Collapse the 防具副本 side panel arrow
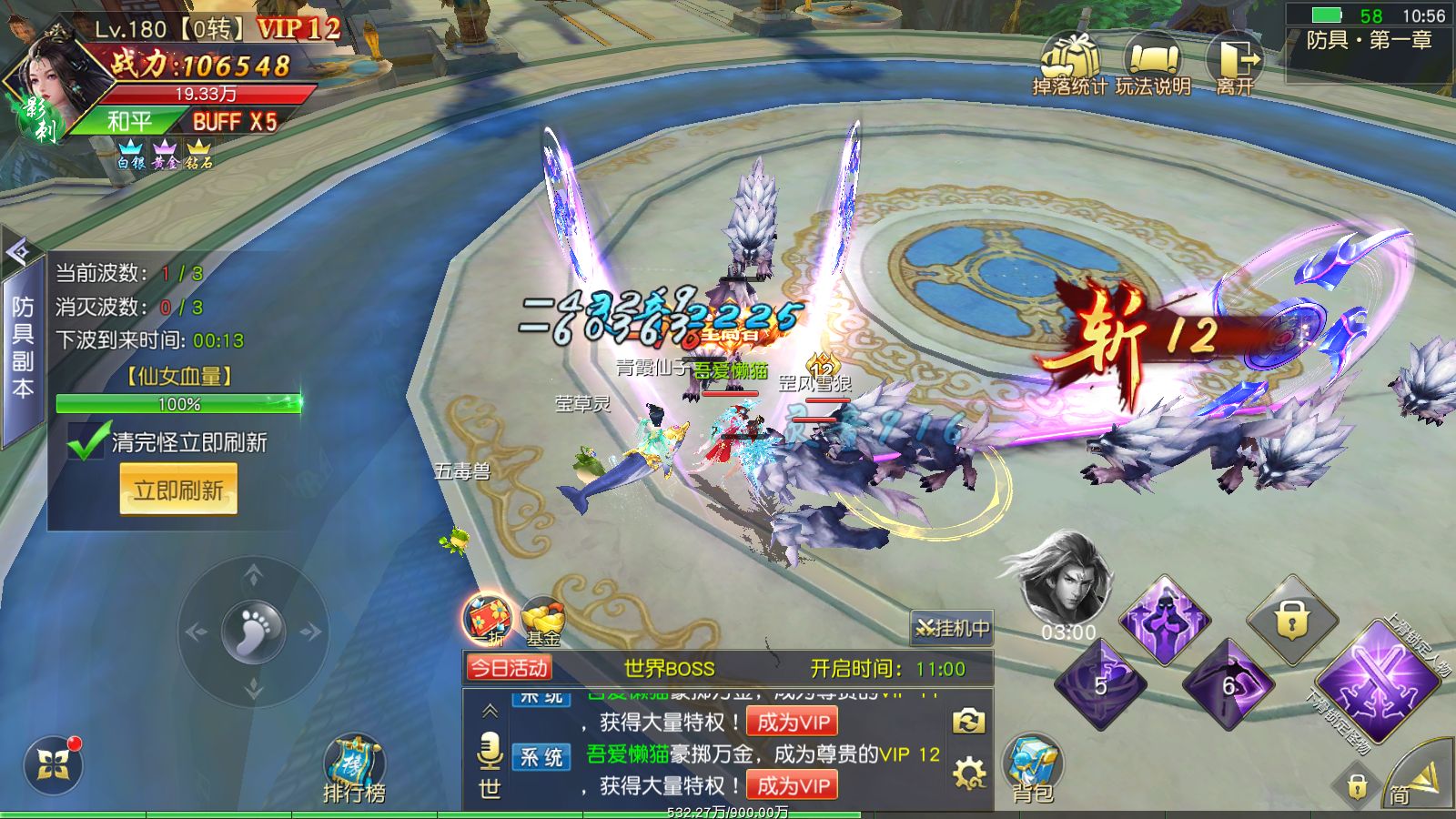 click(x=18, y=252)
